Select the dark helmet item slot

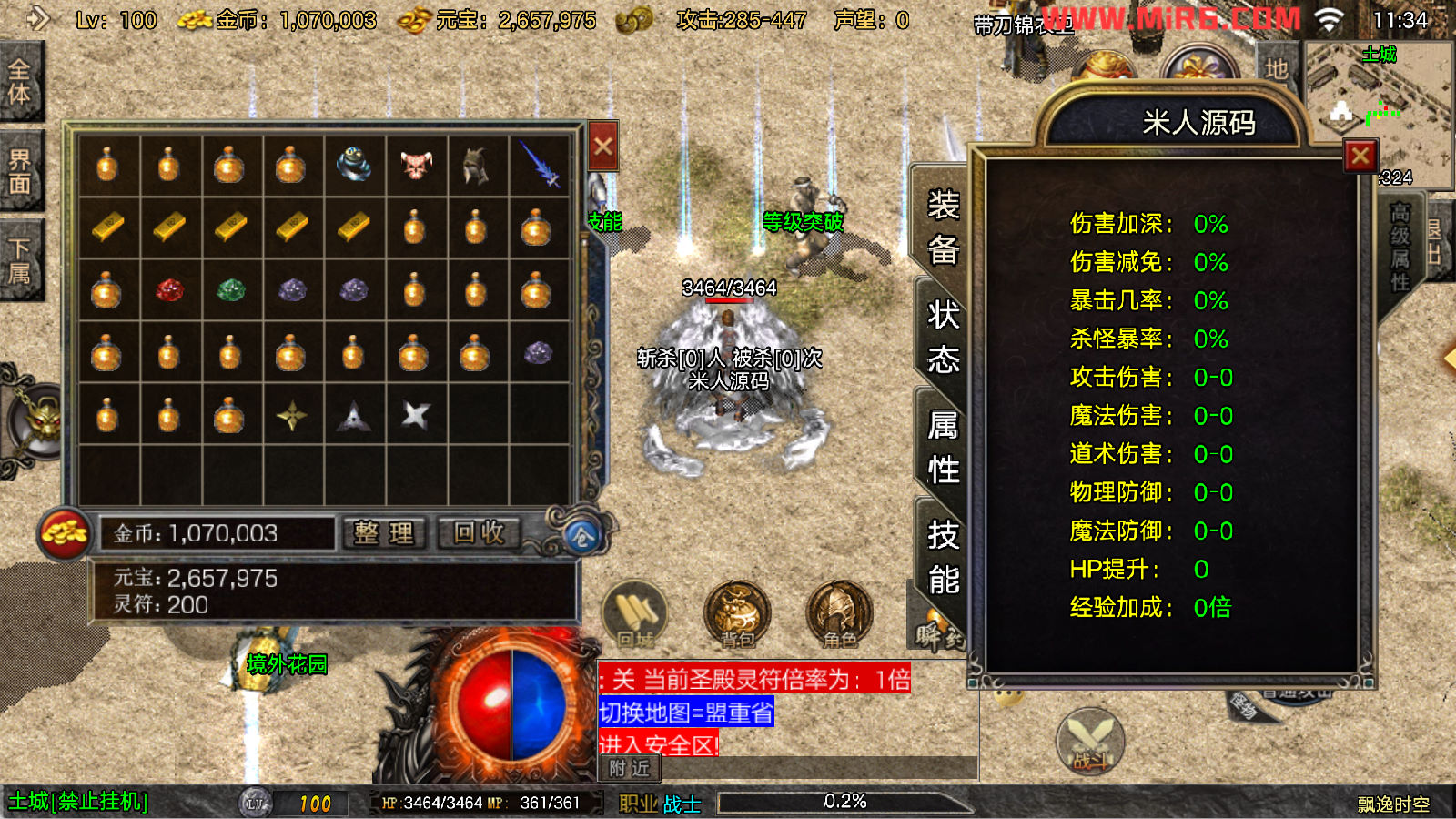point(477,166)
